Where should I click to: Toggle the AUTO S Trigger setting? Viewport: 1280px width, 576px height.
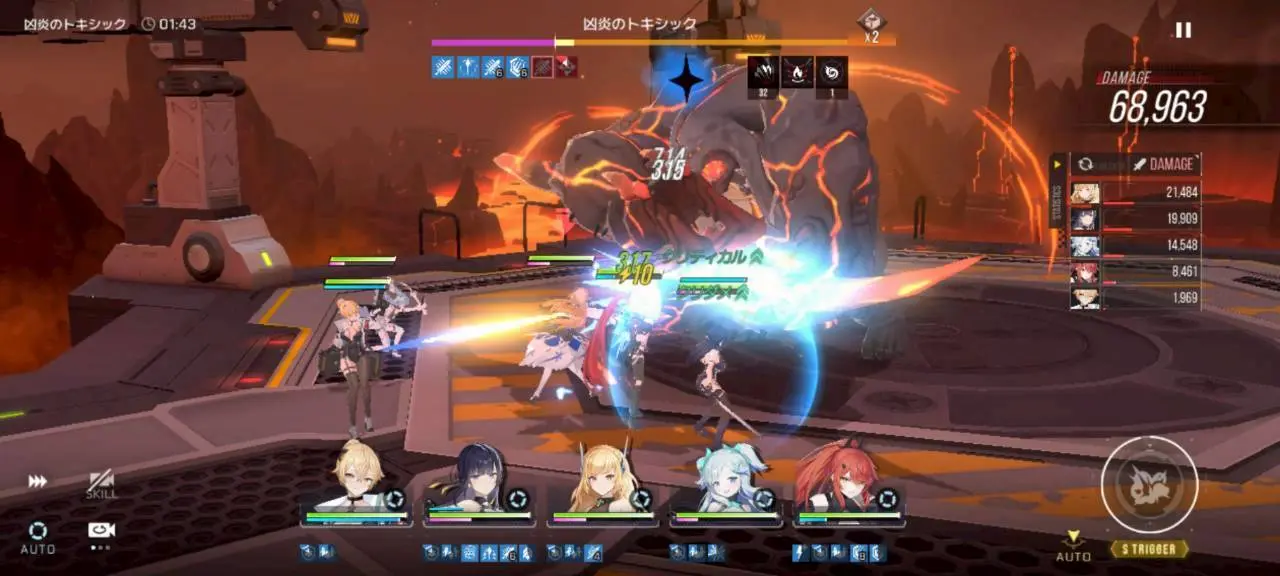(x=1073, y=546)
